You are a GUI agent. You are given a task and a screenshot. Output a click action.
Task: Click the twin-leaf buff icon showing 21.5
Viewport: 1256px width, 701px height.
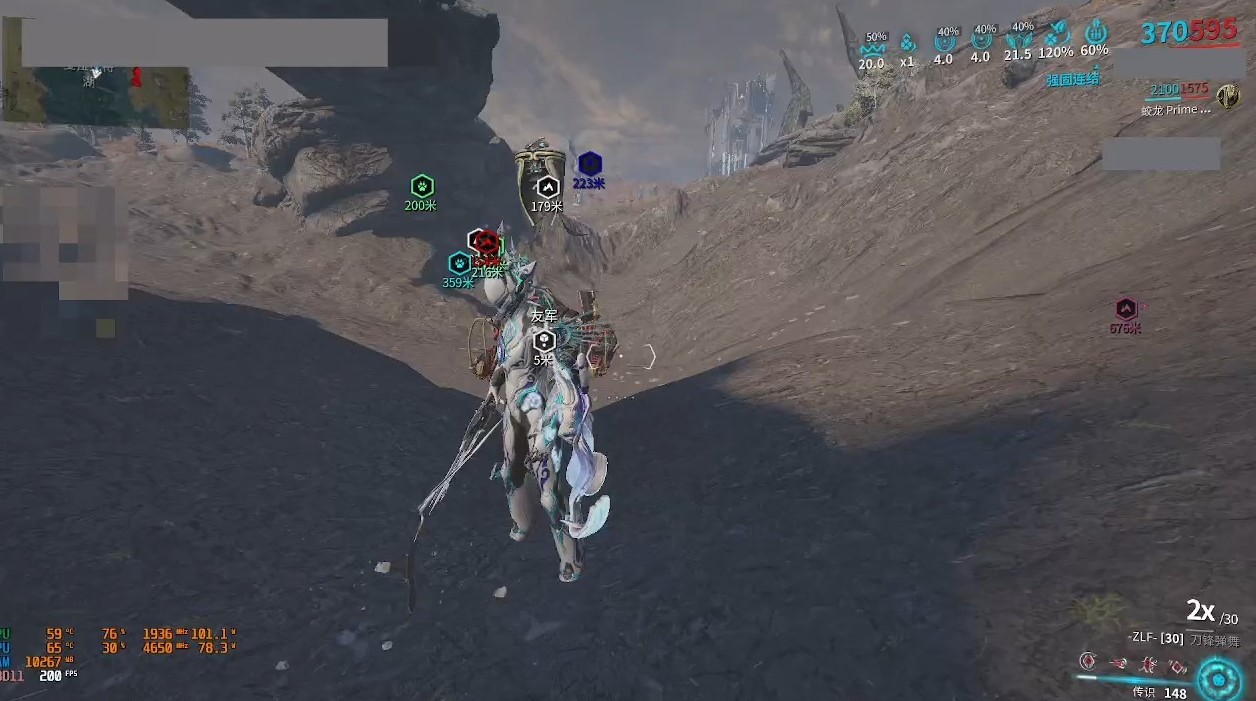pyautogui.click(x=1019, y=40)
